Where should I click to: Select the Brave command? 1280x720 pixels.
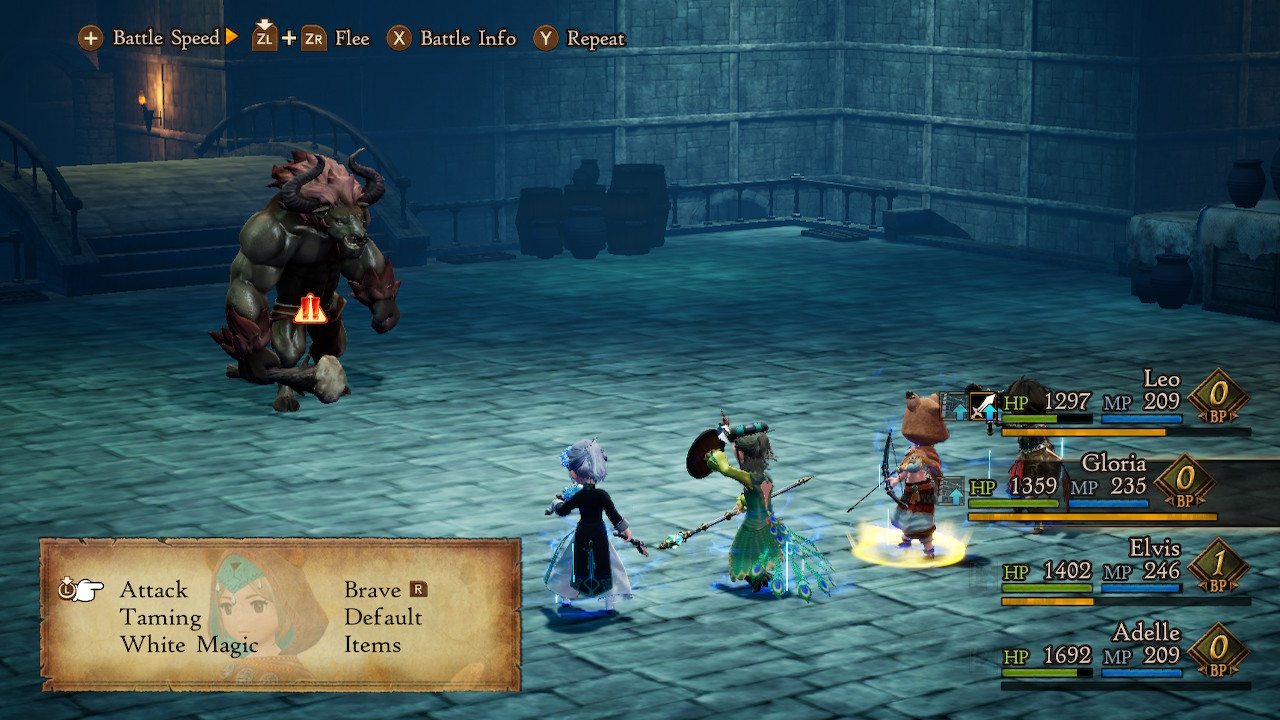[372, 590]
